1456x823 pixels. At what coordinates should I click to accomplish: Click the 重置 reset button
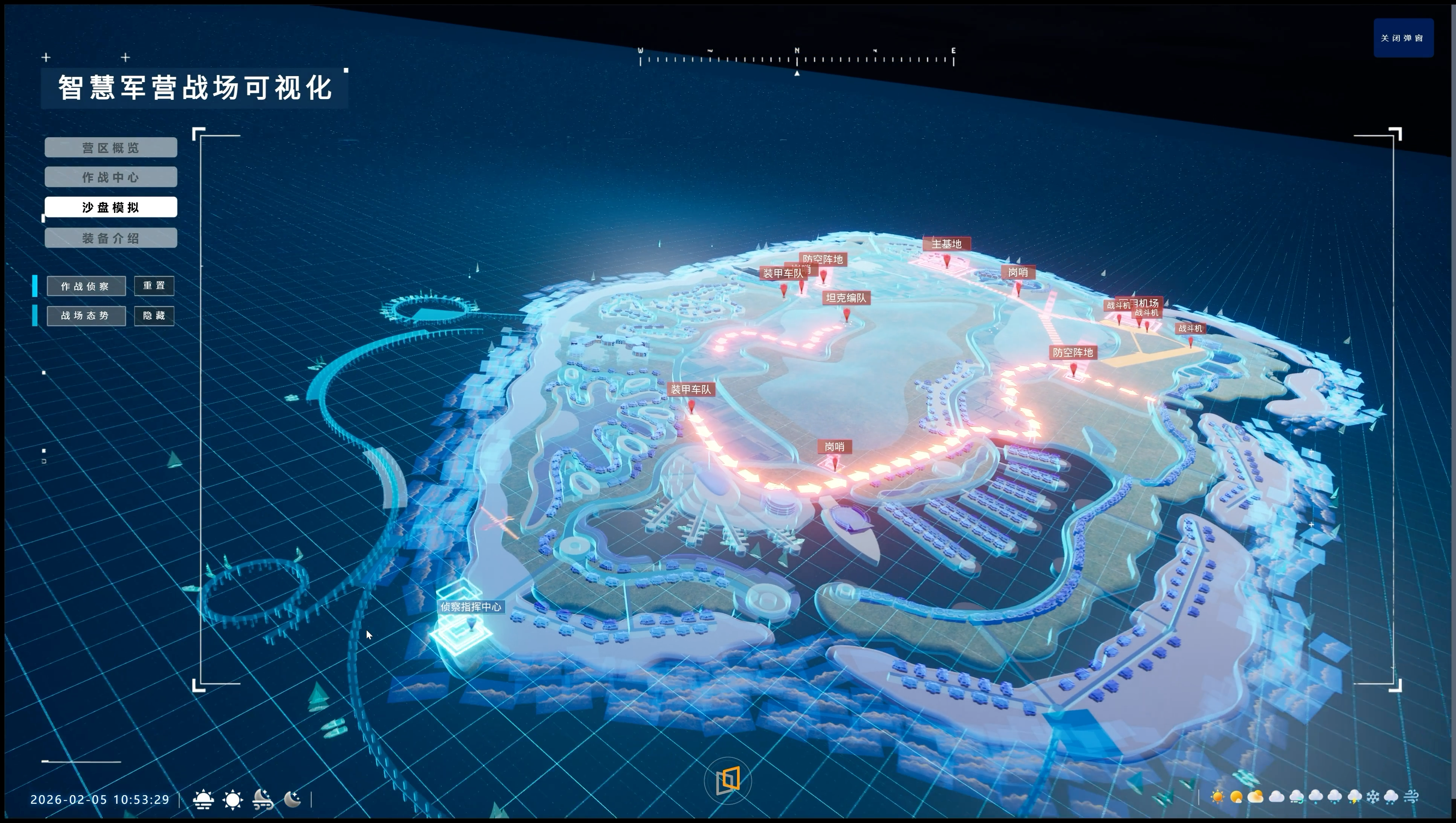click(154, 286)
